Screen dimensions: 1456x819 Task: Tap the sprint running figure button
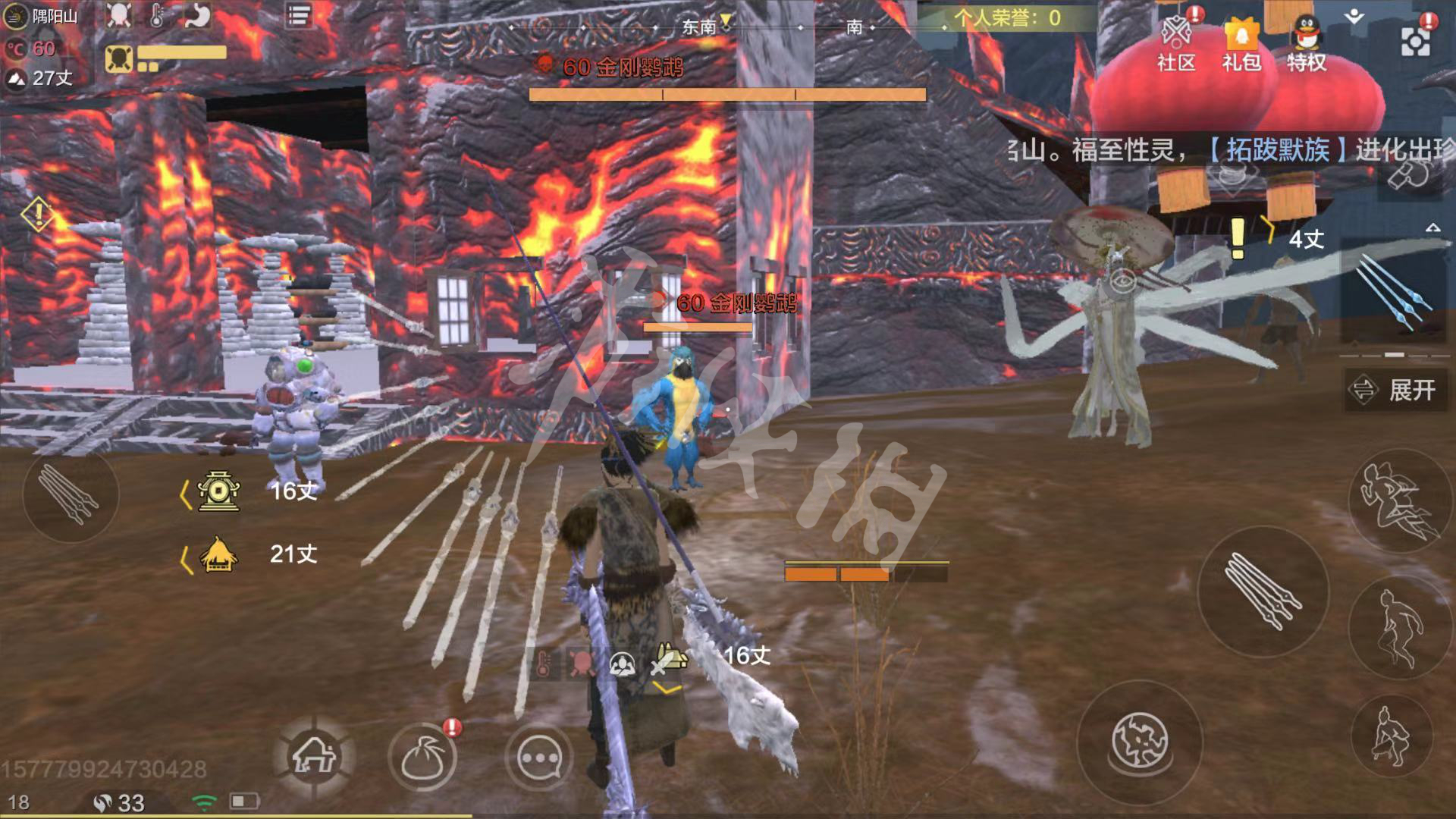click(x=1396, y=500)
